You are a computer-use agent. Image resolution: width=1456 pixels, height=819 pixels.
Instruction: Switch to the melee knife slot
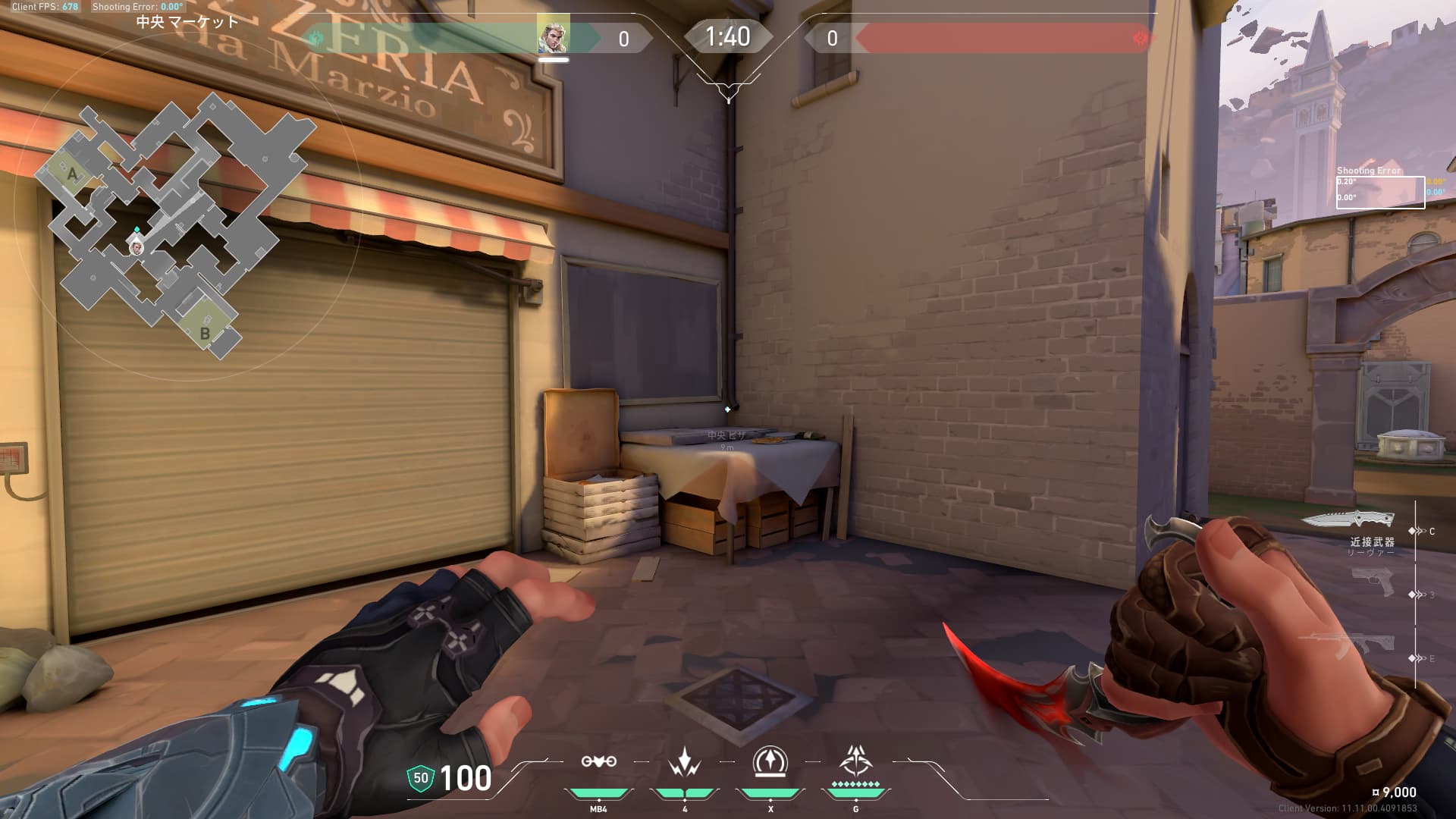click(x=1348, y=519)
